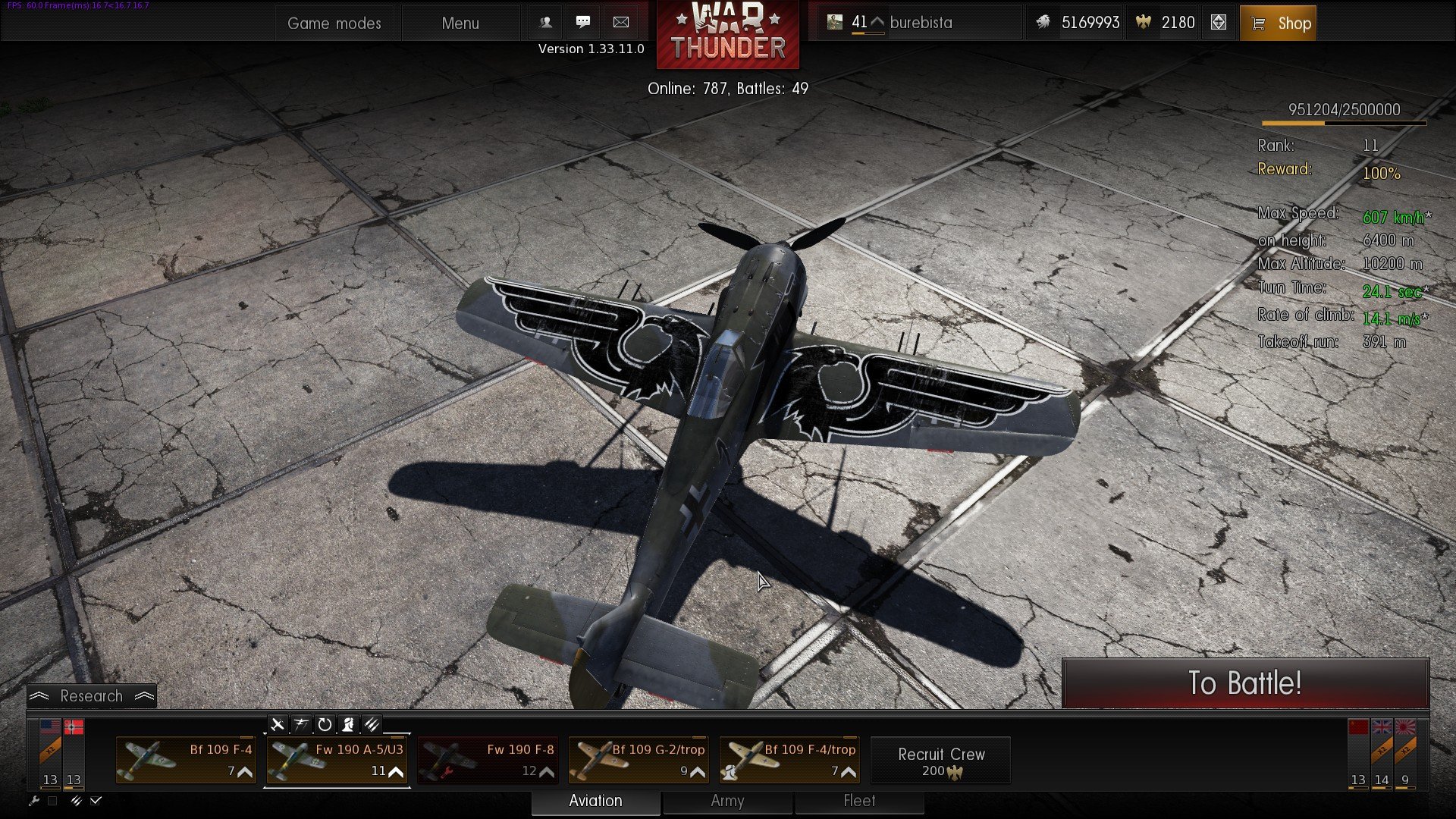Switch to the Army tab
Screen dimensions: 1456x819
727,801
